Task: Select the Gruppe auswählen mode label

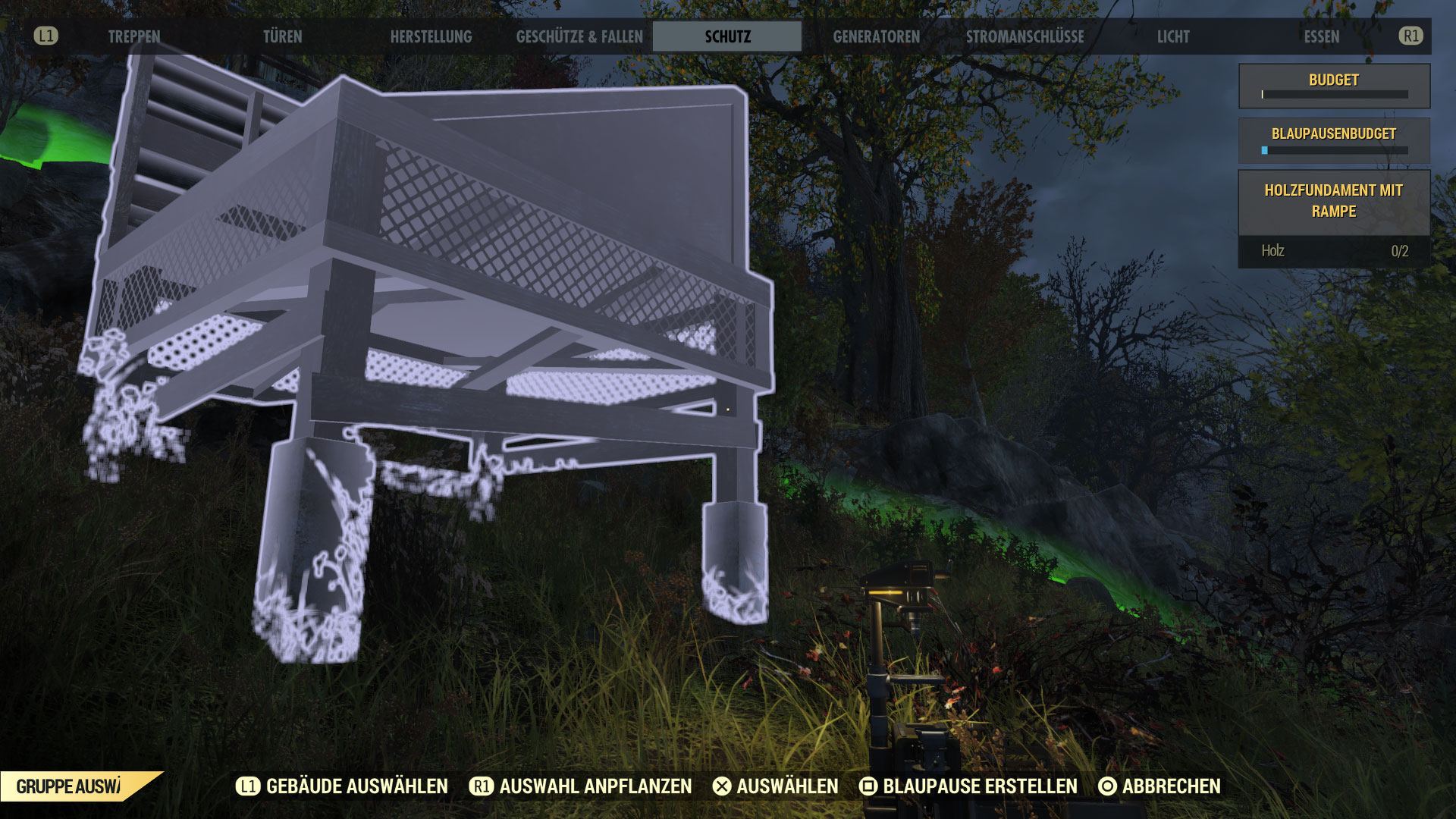Action: (x=70, y=786)
